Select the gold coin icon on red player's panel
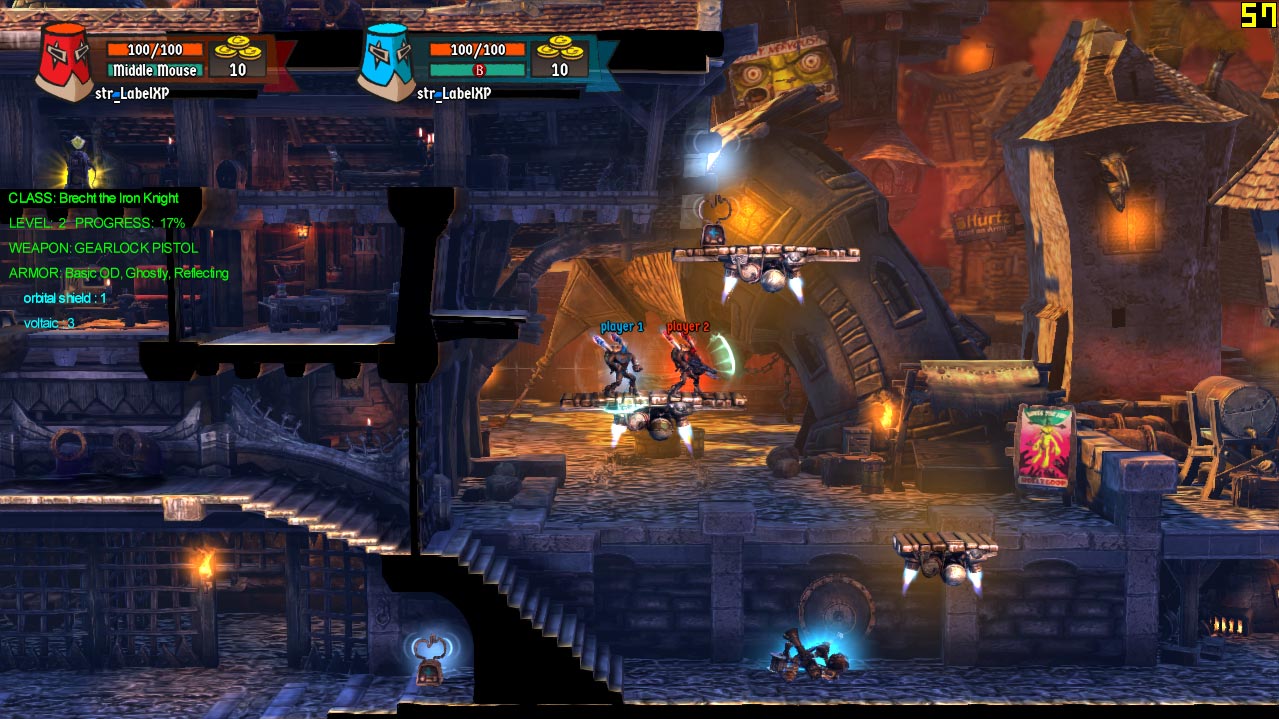Image resolution: width=1279 pixels, height=719 pixels. [236, 49]
